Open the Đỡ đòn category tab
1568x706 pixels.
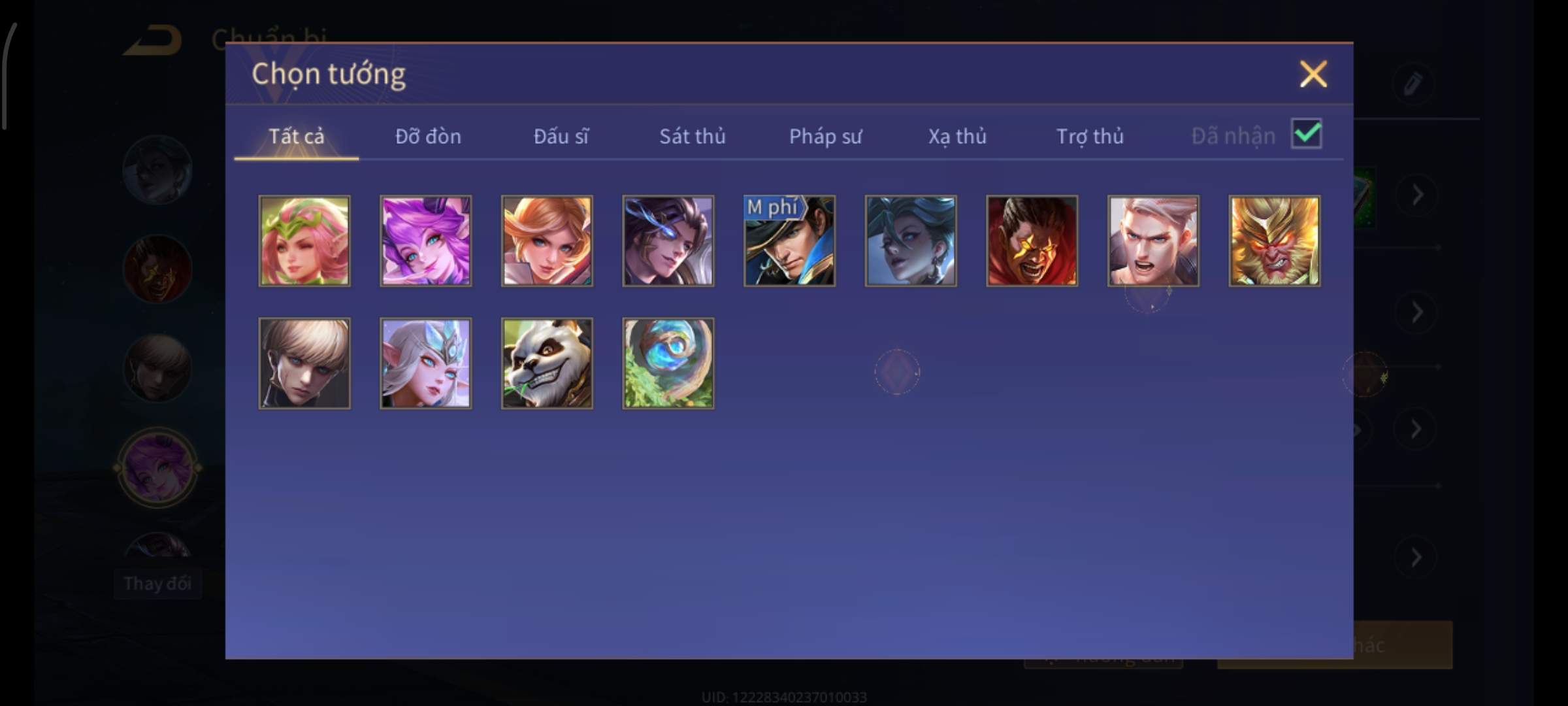[x=428, y=136]
